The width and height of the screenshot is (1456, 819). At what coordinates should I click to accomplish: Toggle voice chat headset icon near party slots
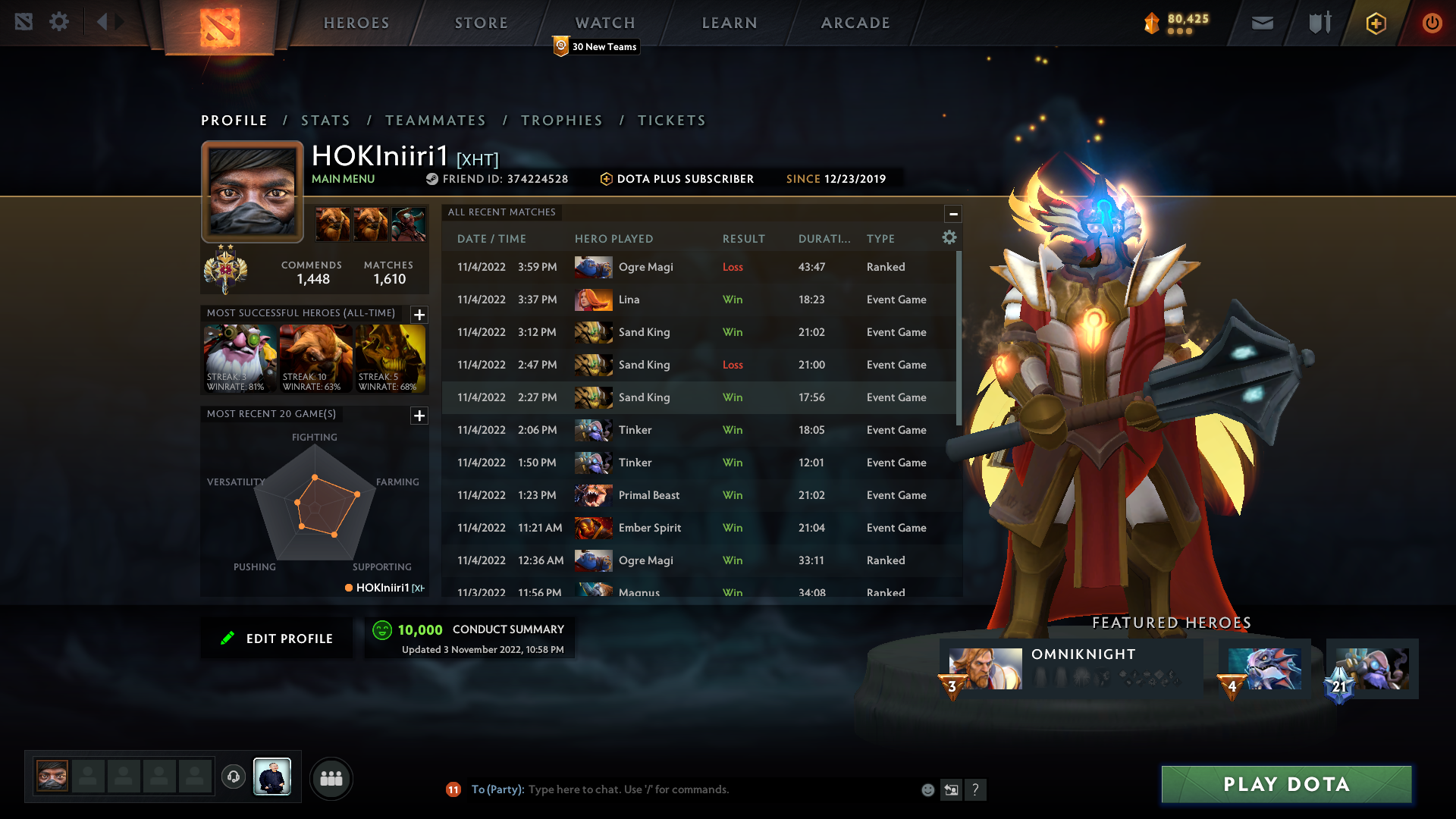pyautogui.click(x=234, y=777)
